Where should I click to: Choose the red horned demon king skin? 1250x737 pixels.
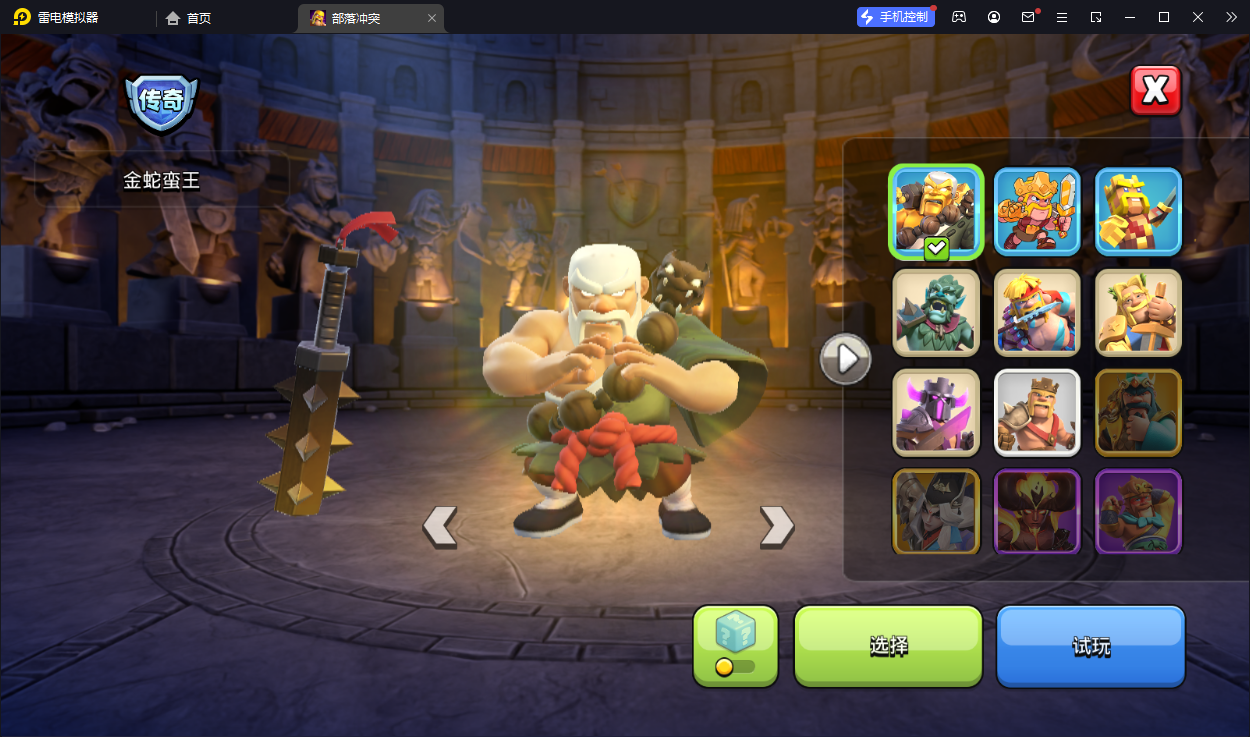coord(1037,511)
